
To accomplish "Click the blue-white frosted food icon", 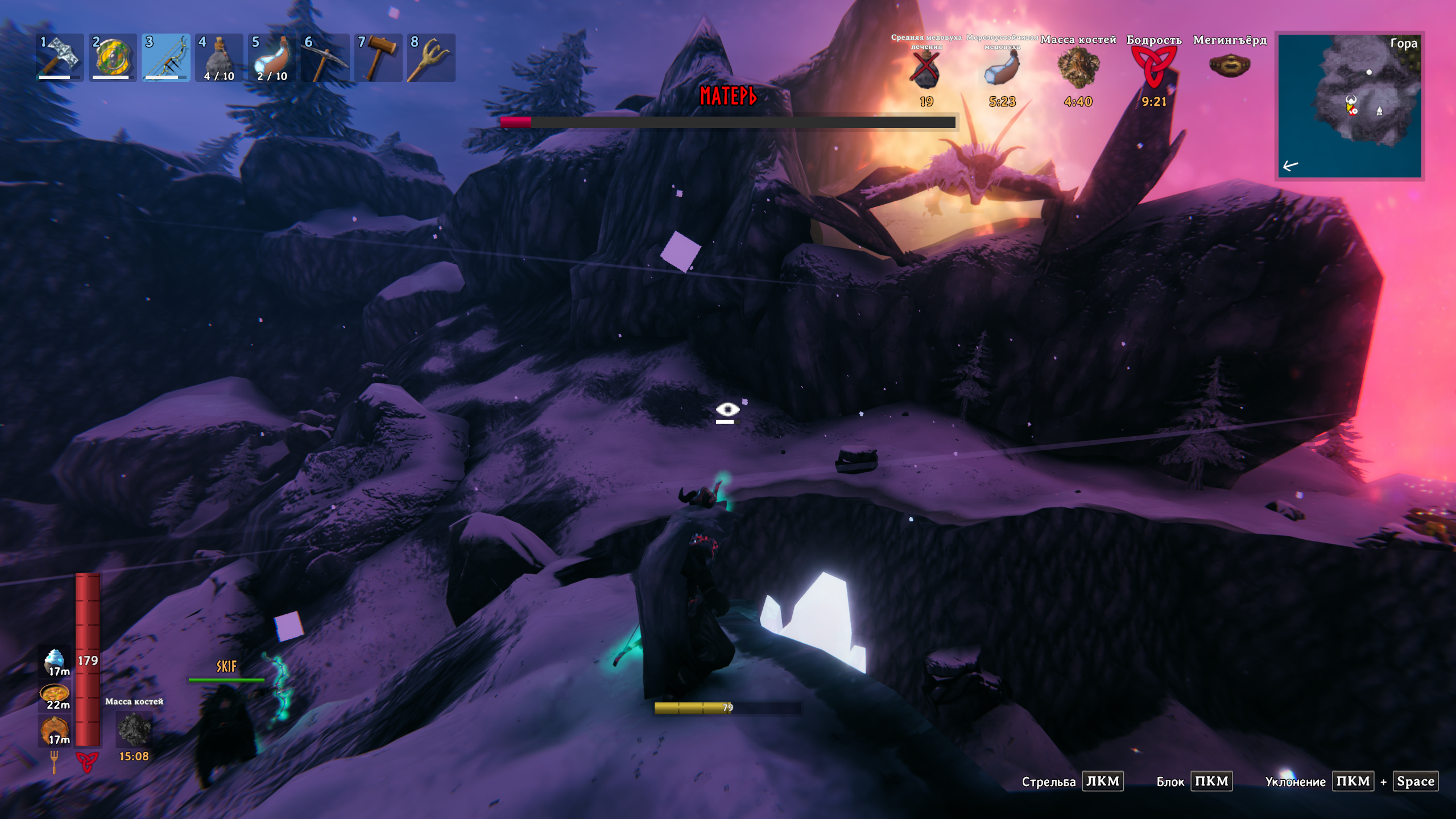I will click(55, 660).
